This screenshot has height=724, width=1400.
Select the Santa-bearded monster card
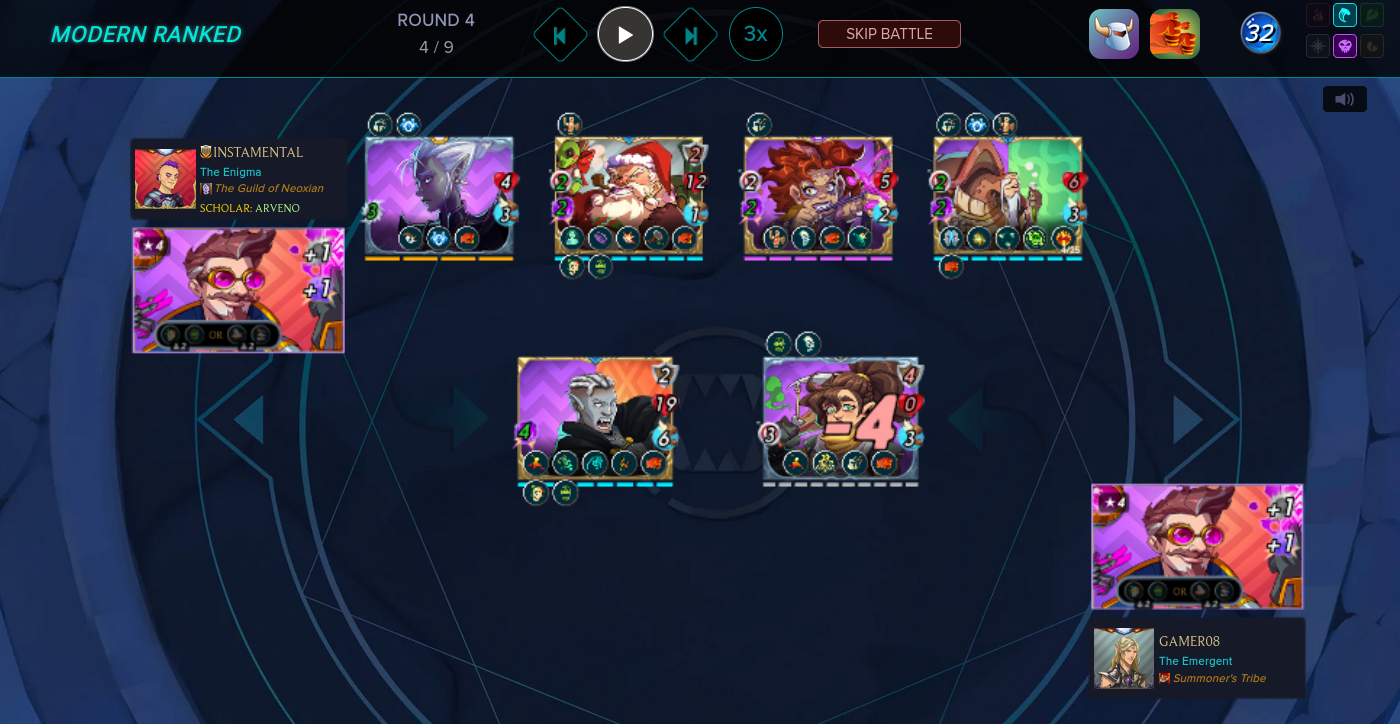(629, 195)
